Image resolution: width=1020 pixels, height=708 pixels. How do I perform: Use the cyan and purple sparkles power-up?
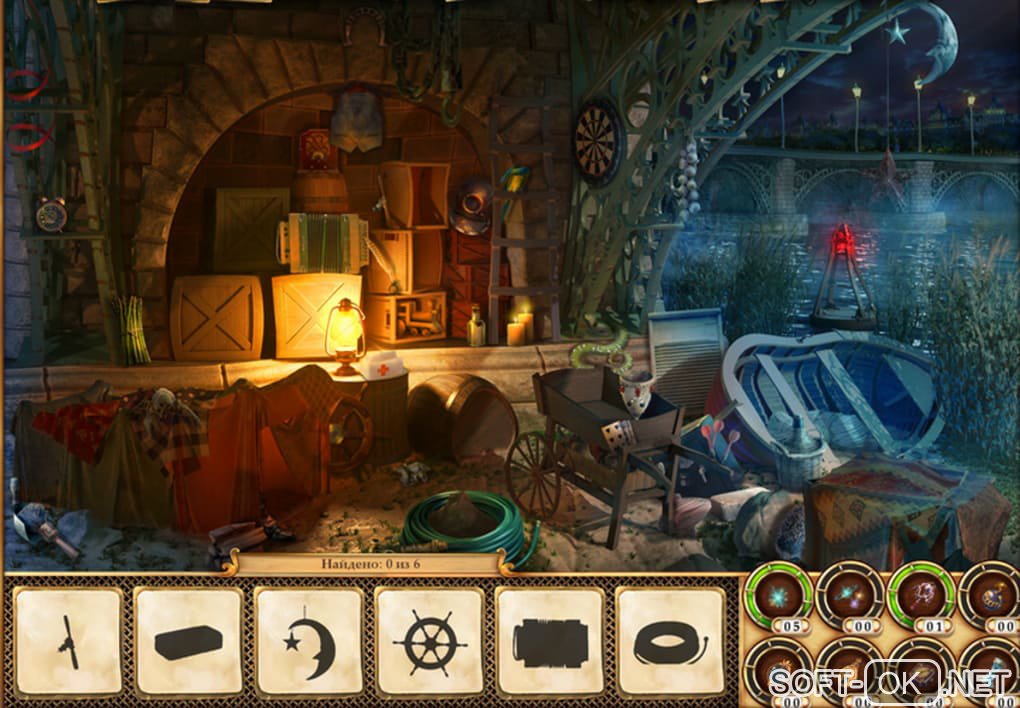(x=848, y=595)
